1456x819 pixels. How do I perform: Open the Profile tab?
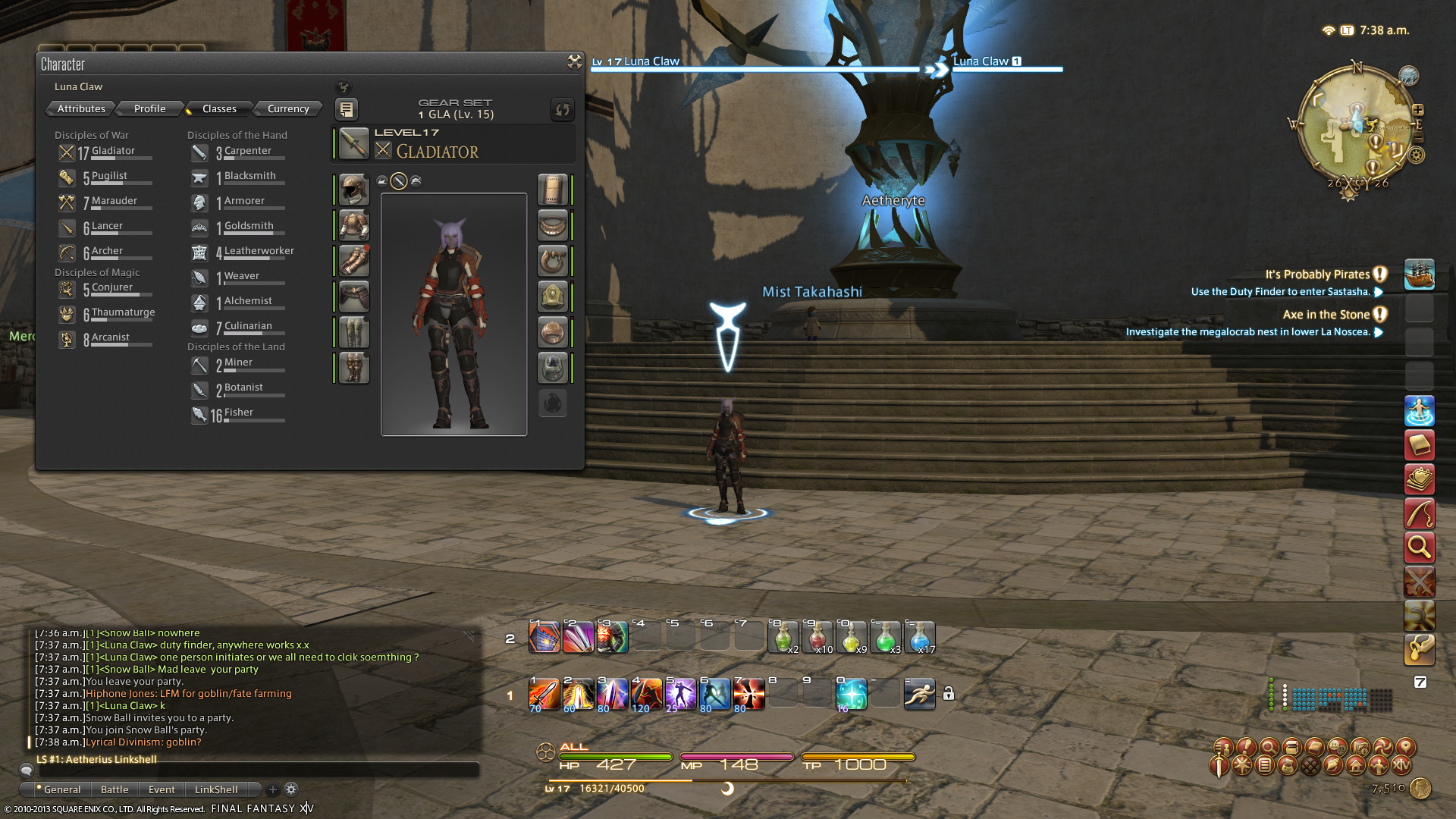point(149,108)
